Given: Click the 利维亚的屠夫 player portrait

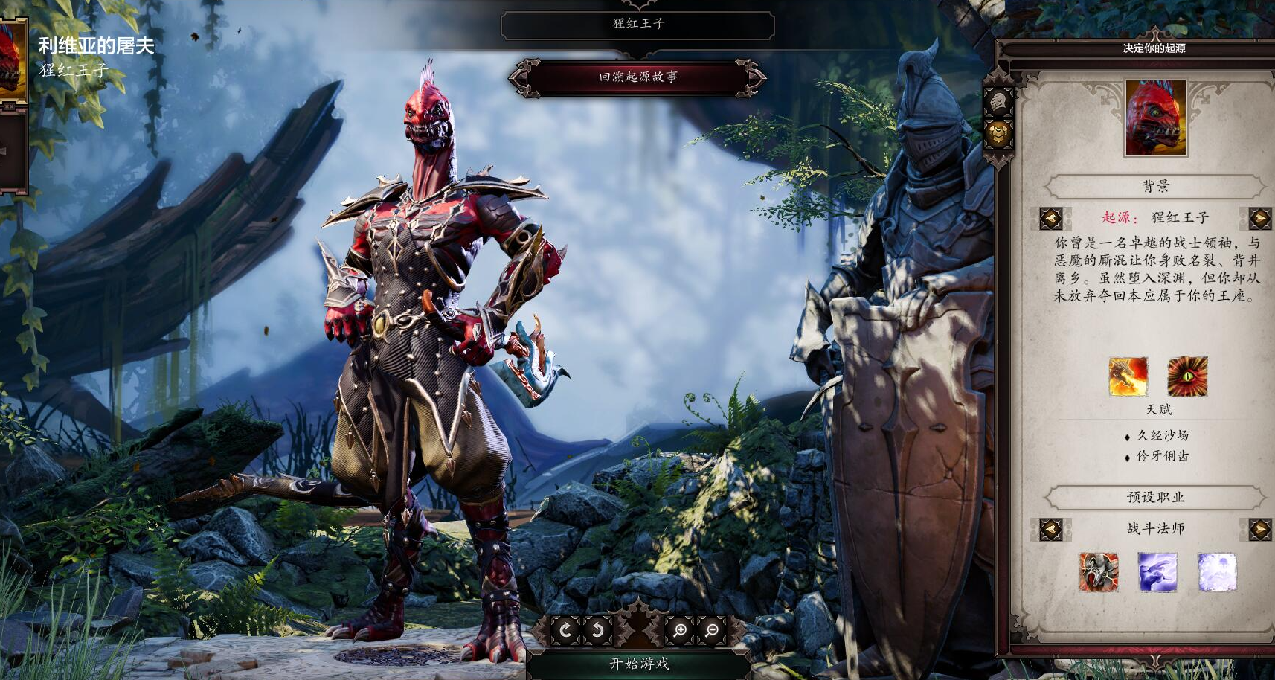Looking at the screenshot, I should pos(12,58).
